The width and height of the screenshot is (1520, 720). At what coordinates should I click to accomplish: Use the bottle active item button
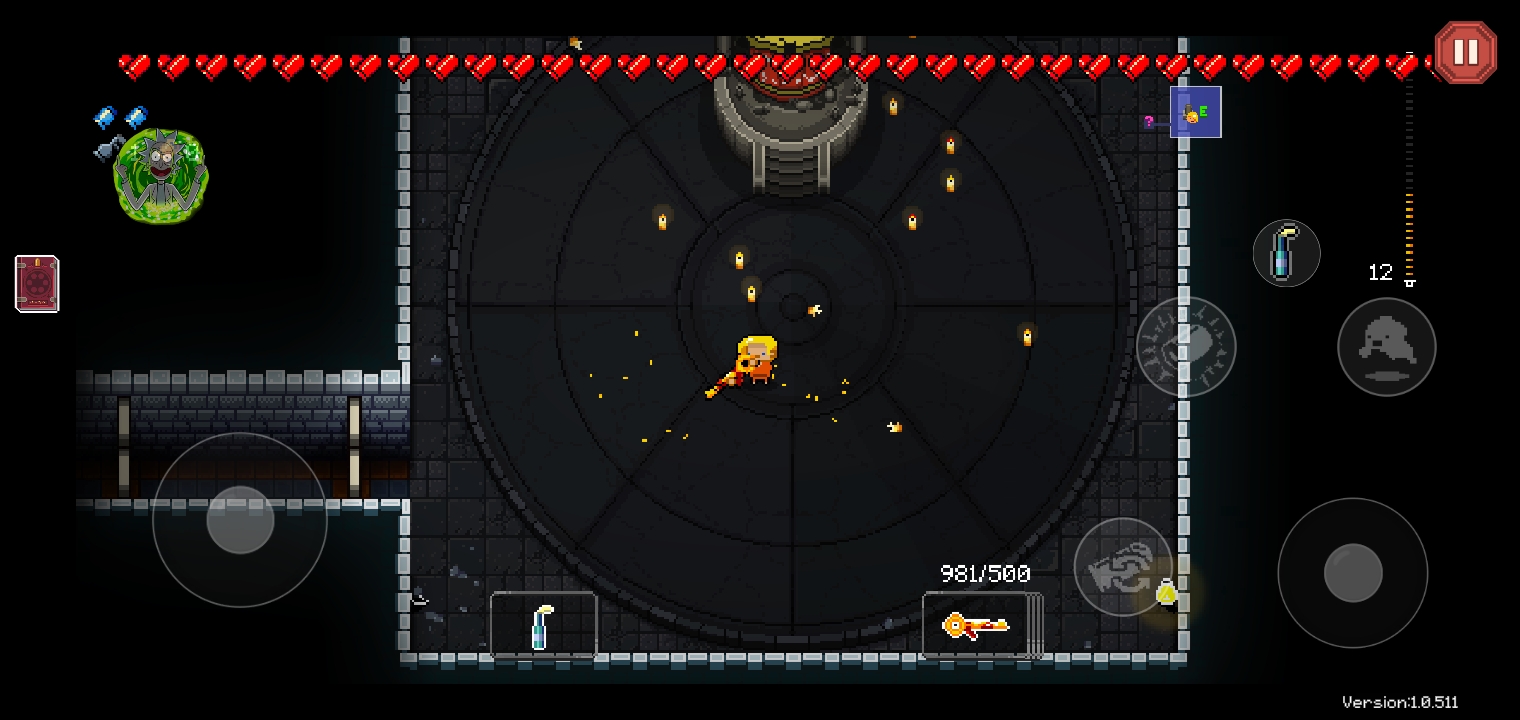click(x=1286, y=254)
